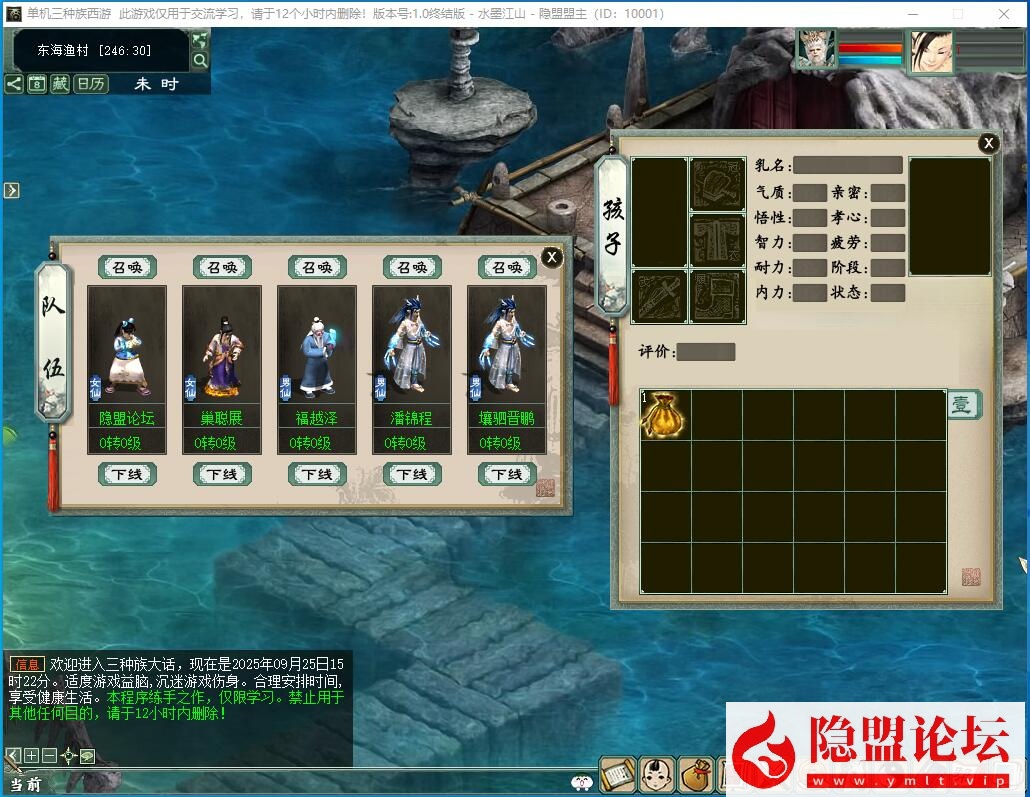Open the scroll icon in bottom toolbar

pyautogui.click(x=617, y=774)
